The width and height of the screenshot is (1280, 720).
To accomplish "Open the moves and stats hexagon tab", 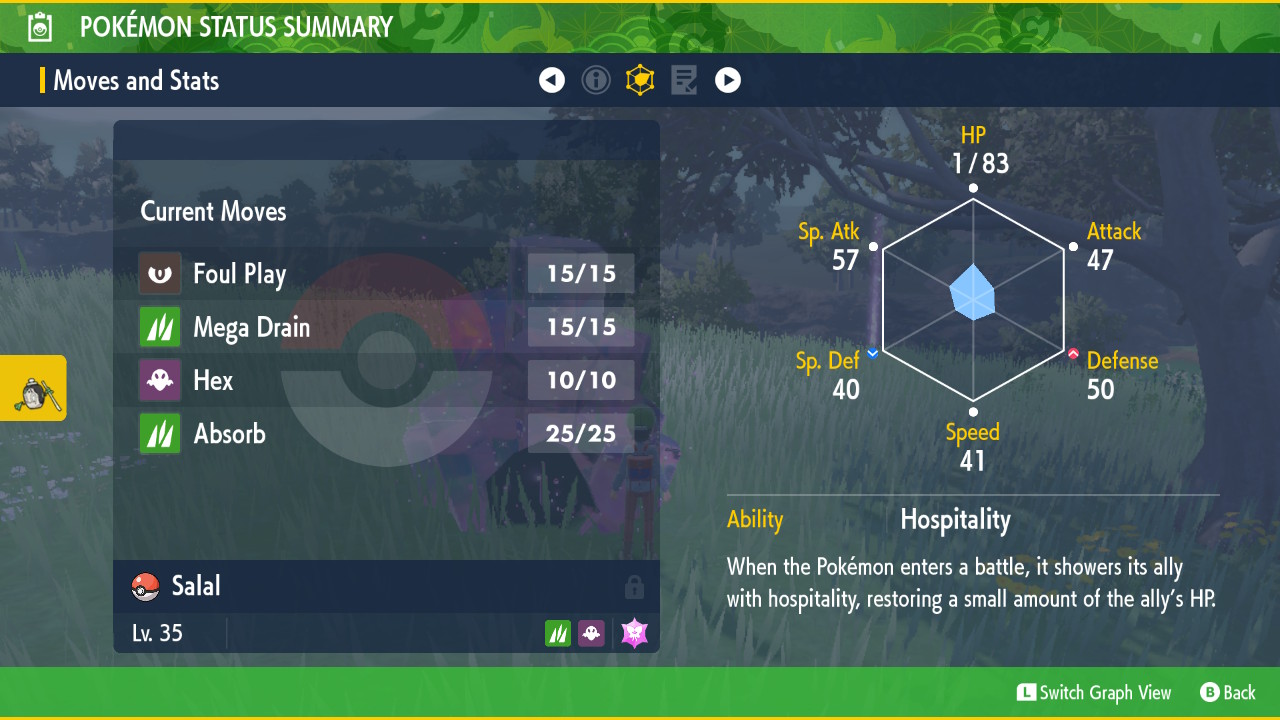I will coord(640,80).
